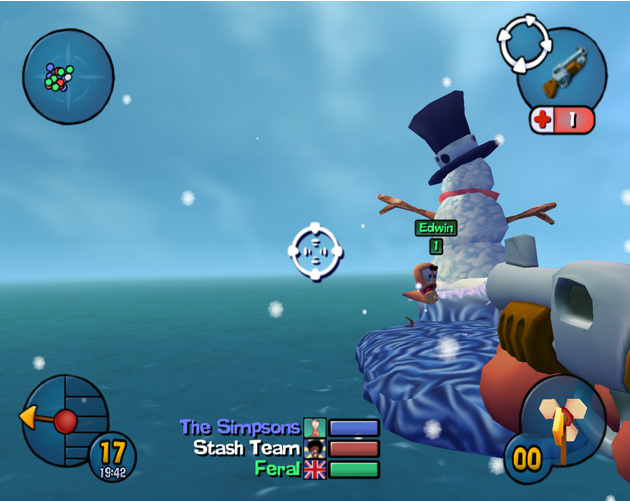Screen dimensions: 630x501
Task: Select The Simpsons team row
Action: 279,428
